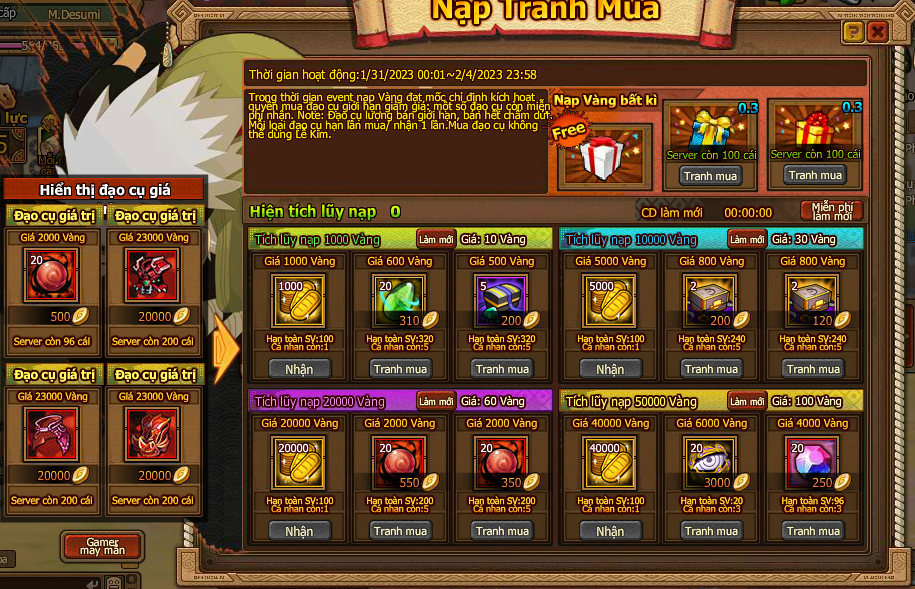915x589 pixels.
Task: Click the Miễn phí làm mới button
Action: (832, 211)
